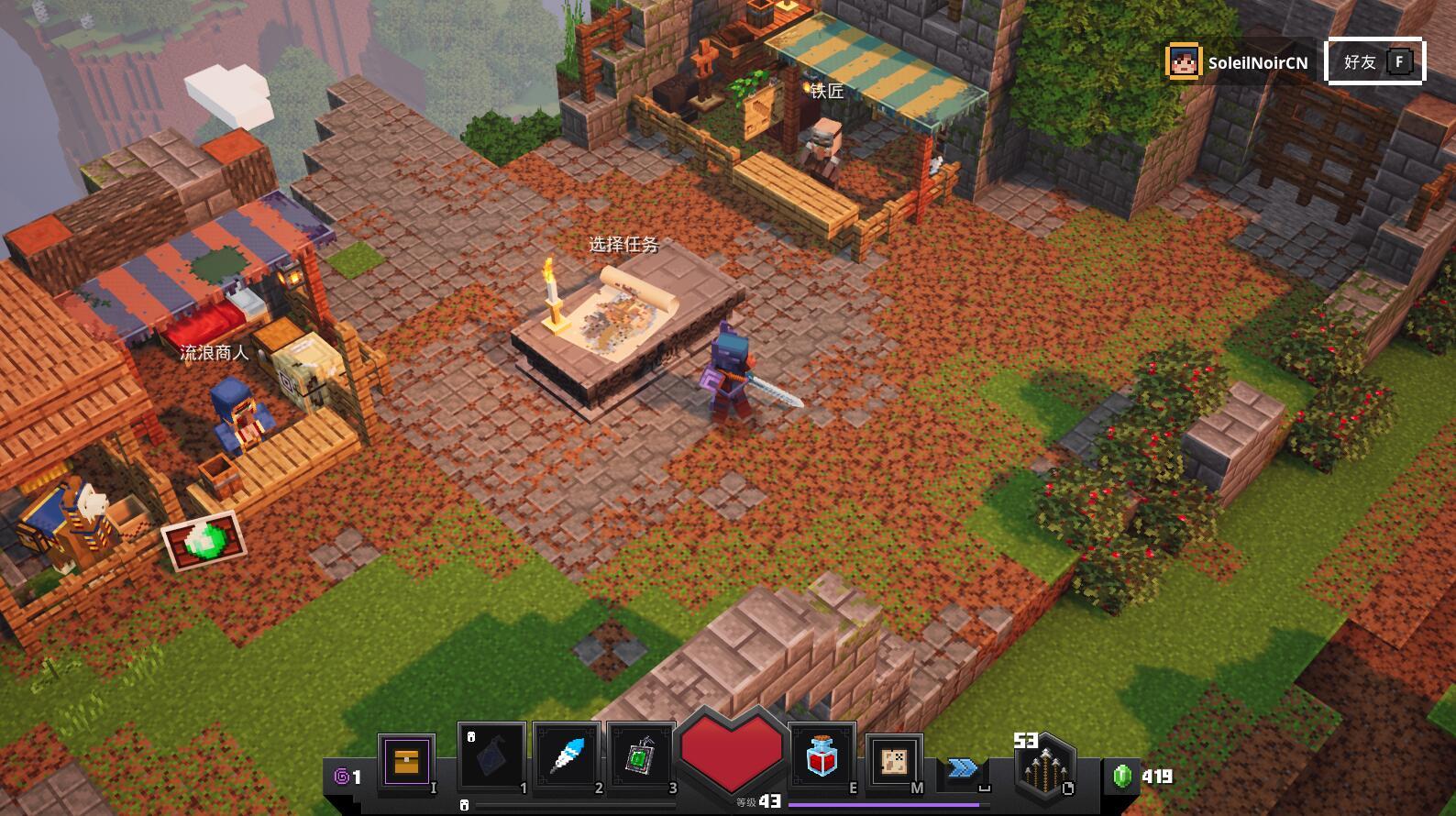Select the arrow bundle ranged attack

pyautogui.click(x=1044, y=768)
